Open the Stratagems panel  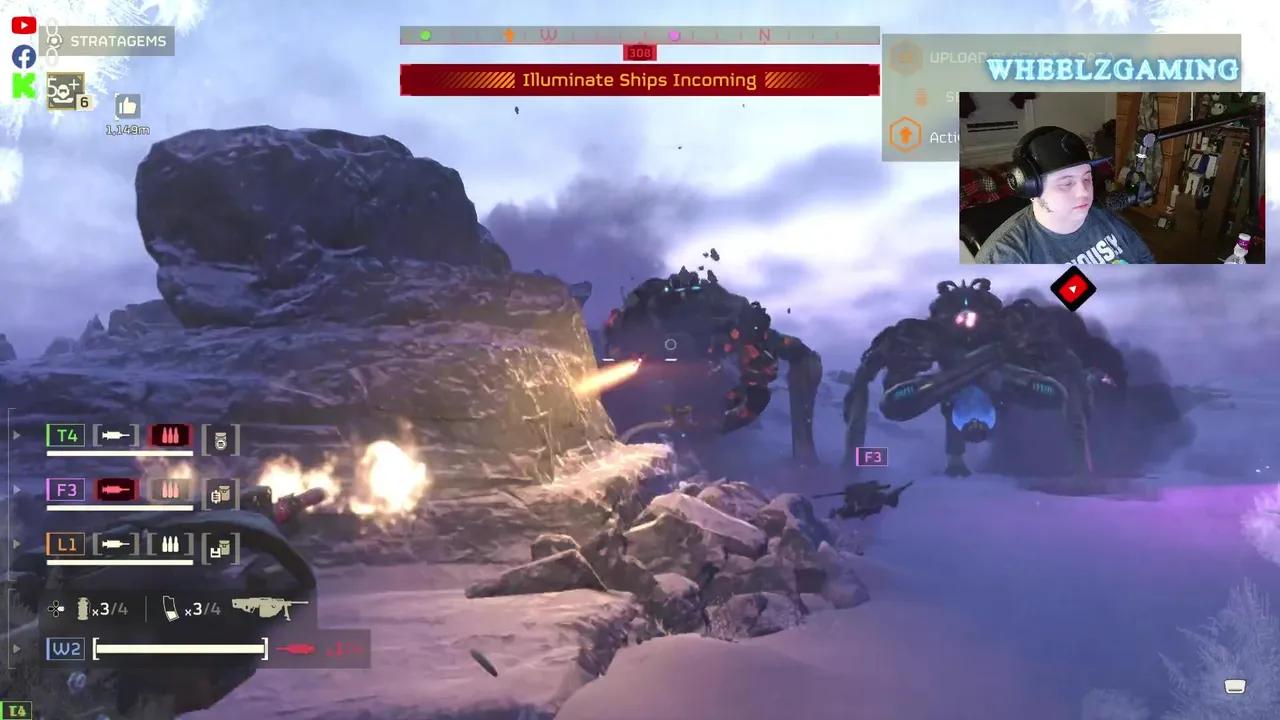pyautogui.click(x=109, y=41)
